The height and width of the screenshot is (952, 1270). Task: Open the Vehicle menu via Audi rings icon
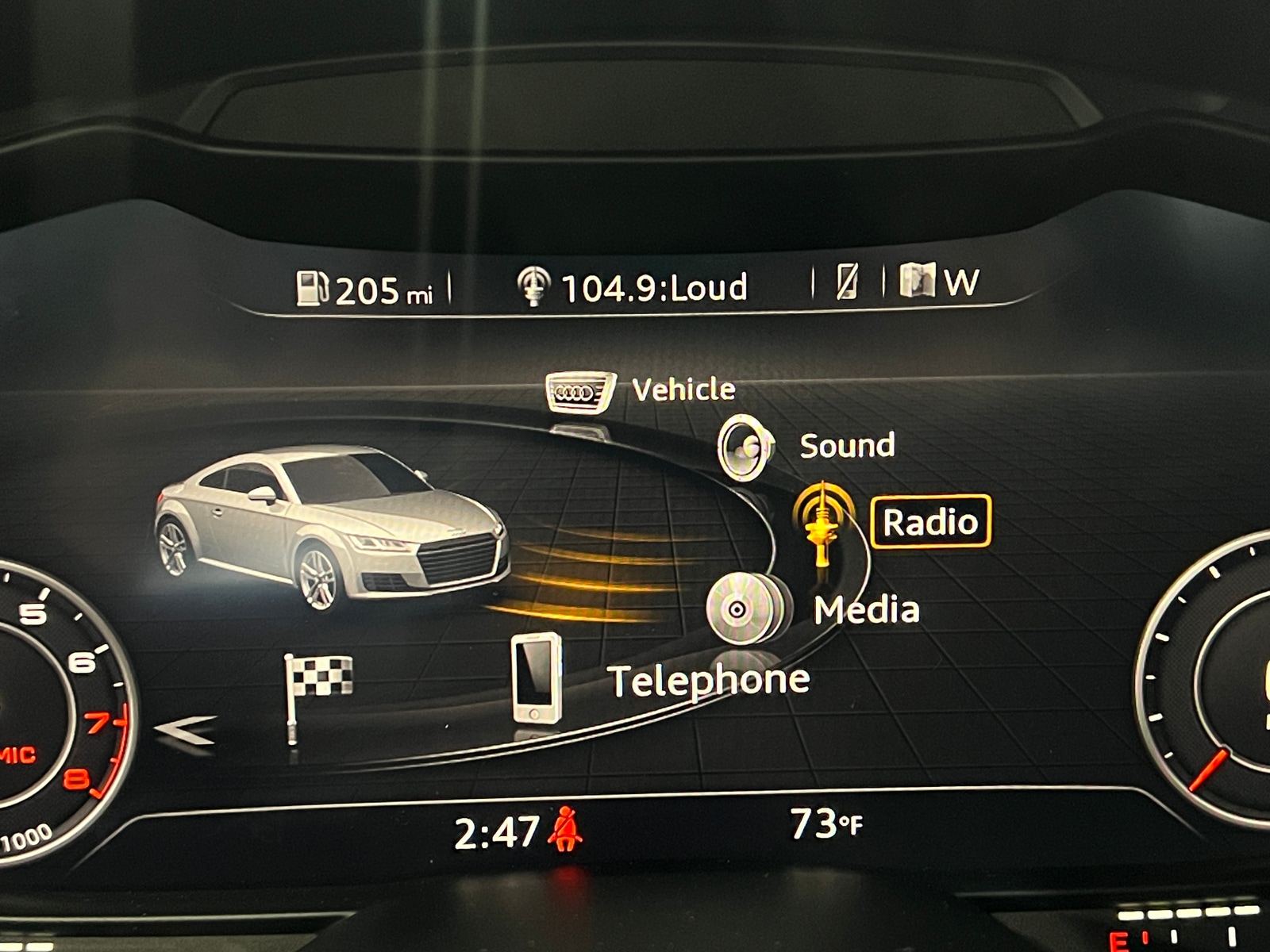(x=579, y=390)
